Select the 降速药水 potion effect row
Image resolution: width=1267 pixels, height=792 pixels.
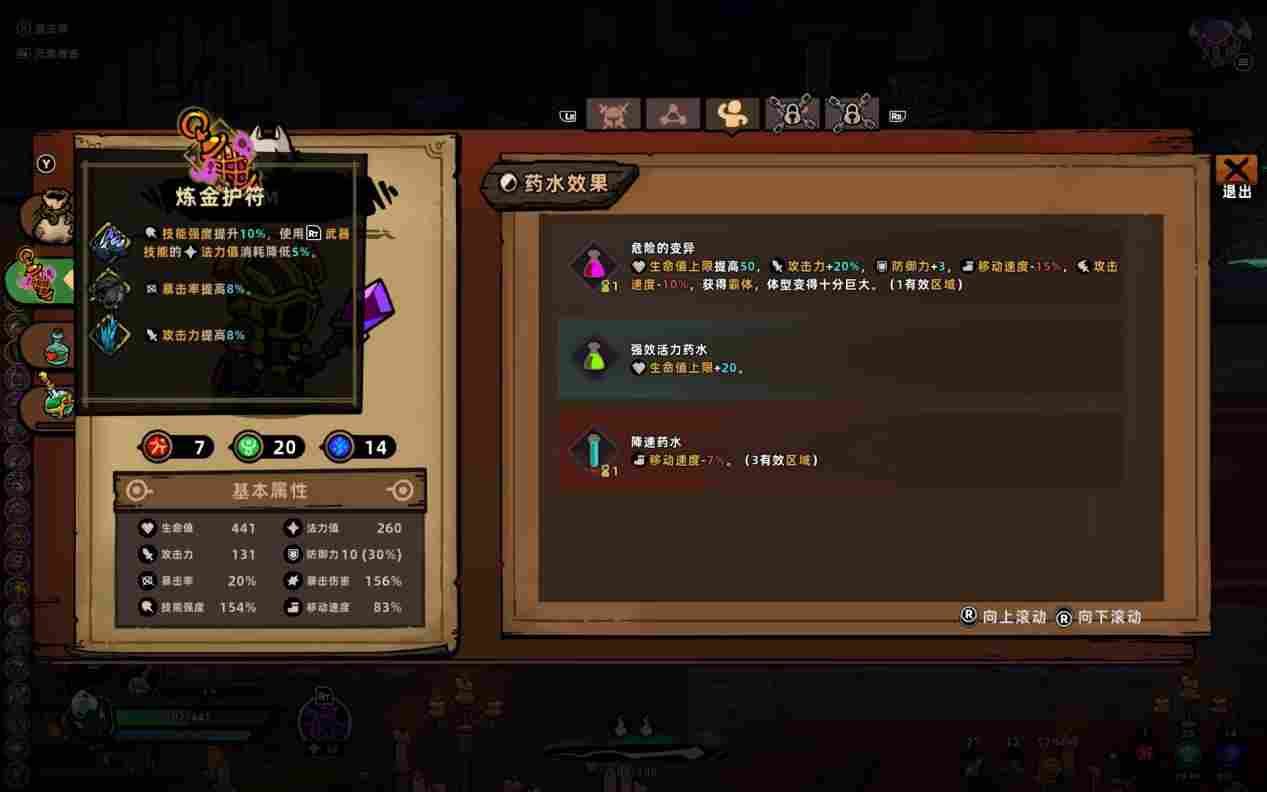[x=840, y=451]
